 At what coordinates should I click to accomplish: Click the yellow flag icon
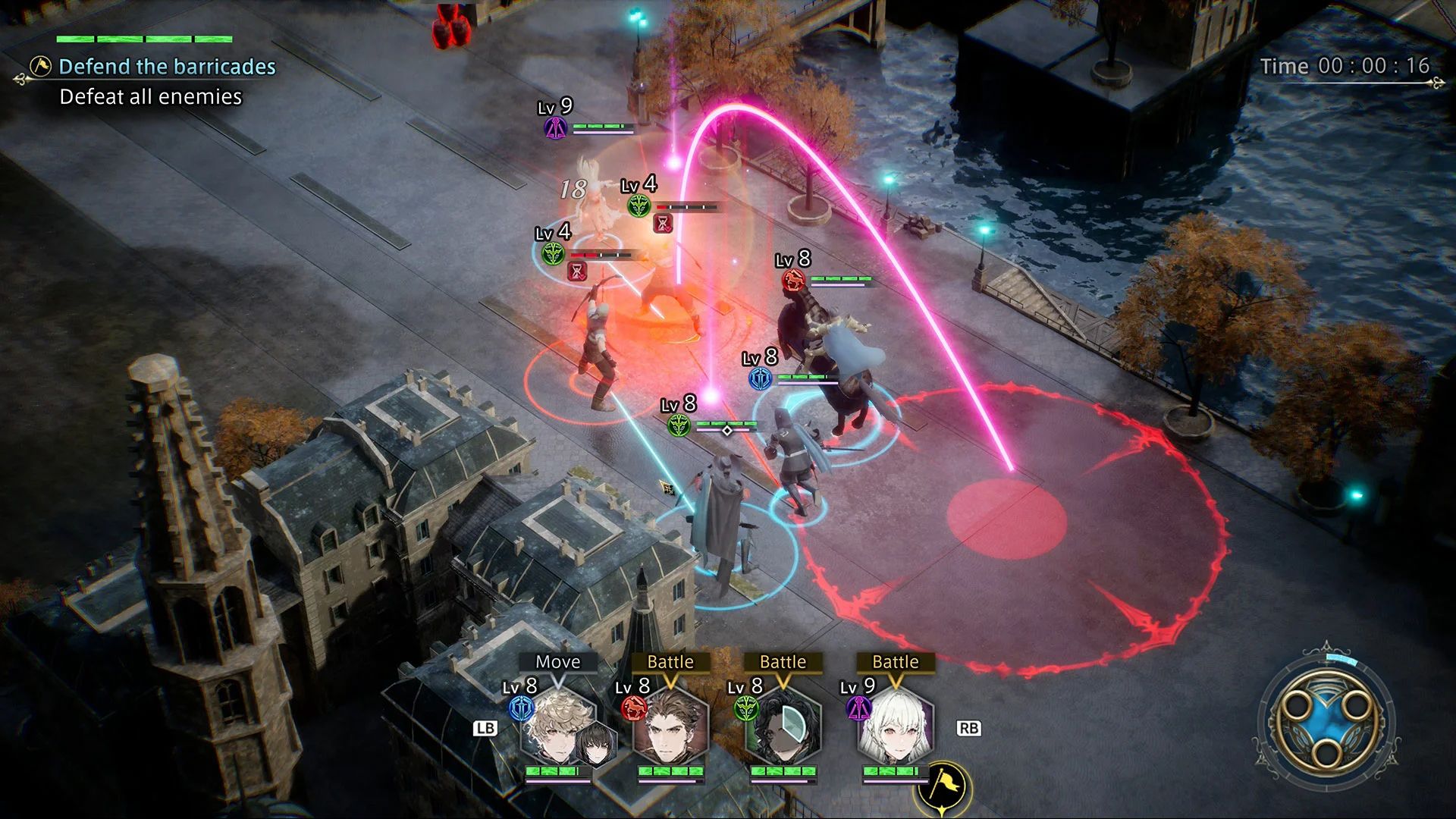(944, 784)
